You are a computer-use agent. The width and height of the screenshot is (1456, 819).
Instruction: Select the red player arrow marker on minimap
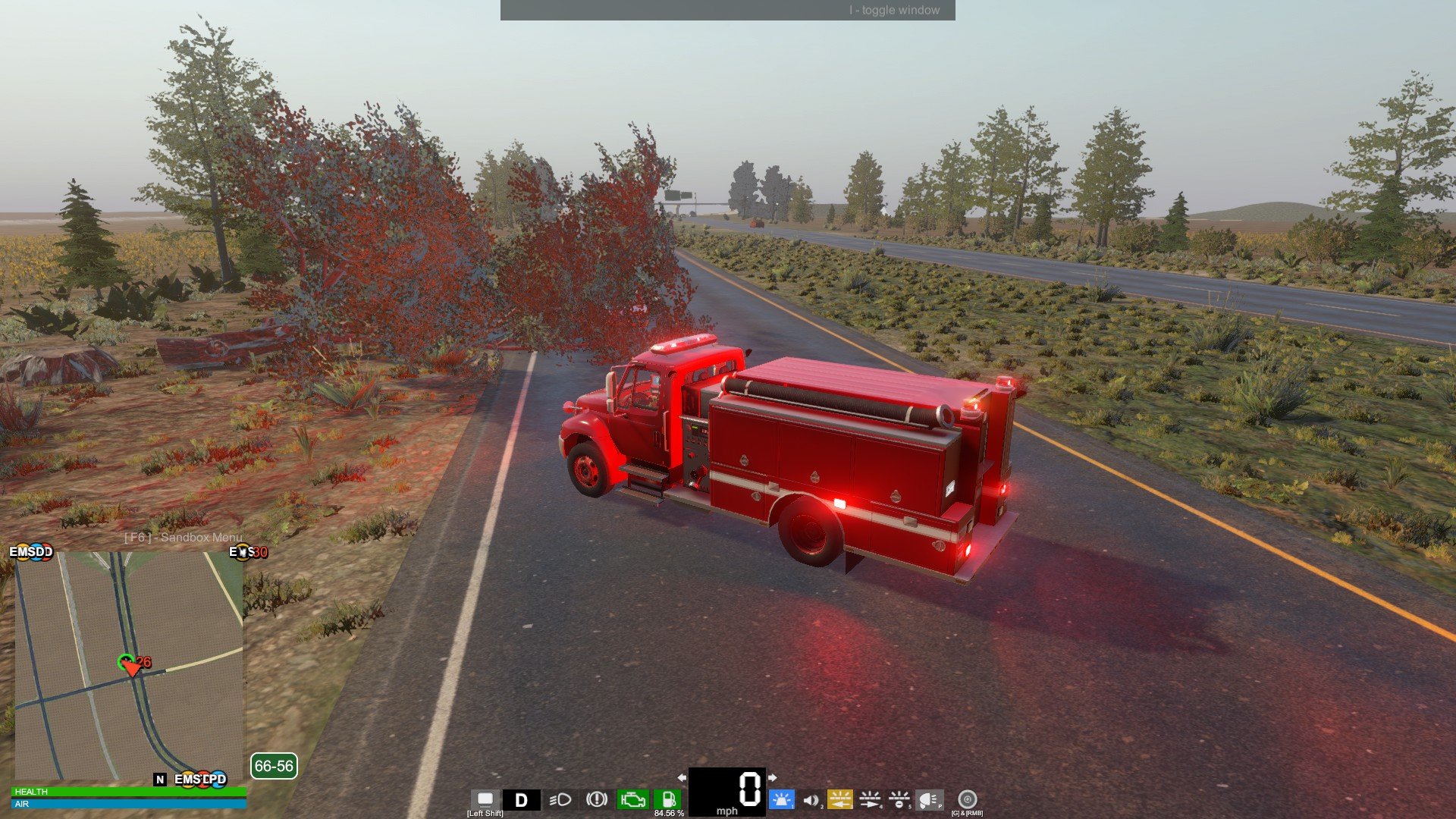pos(131,667)
